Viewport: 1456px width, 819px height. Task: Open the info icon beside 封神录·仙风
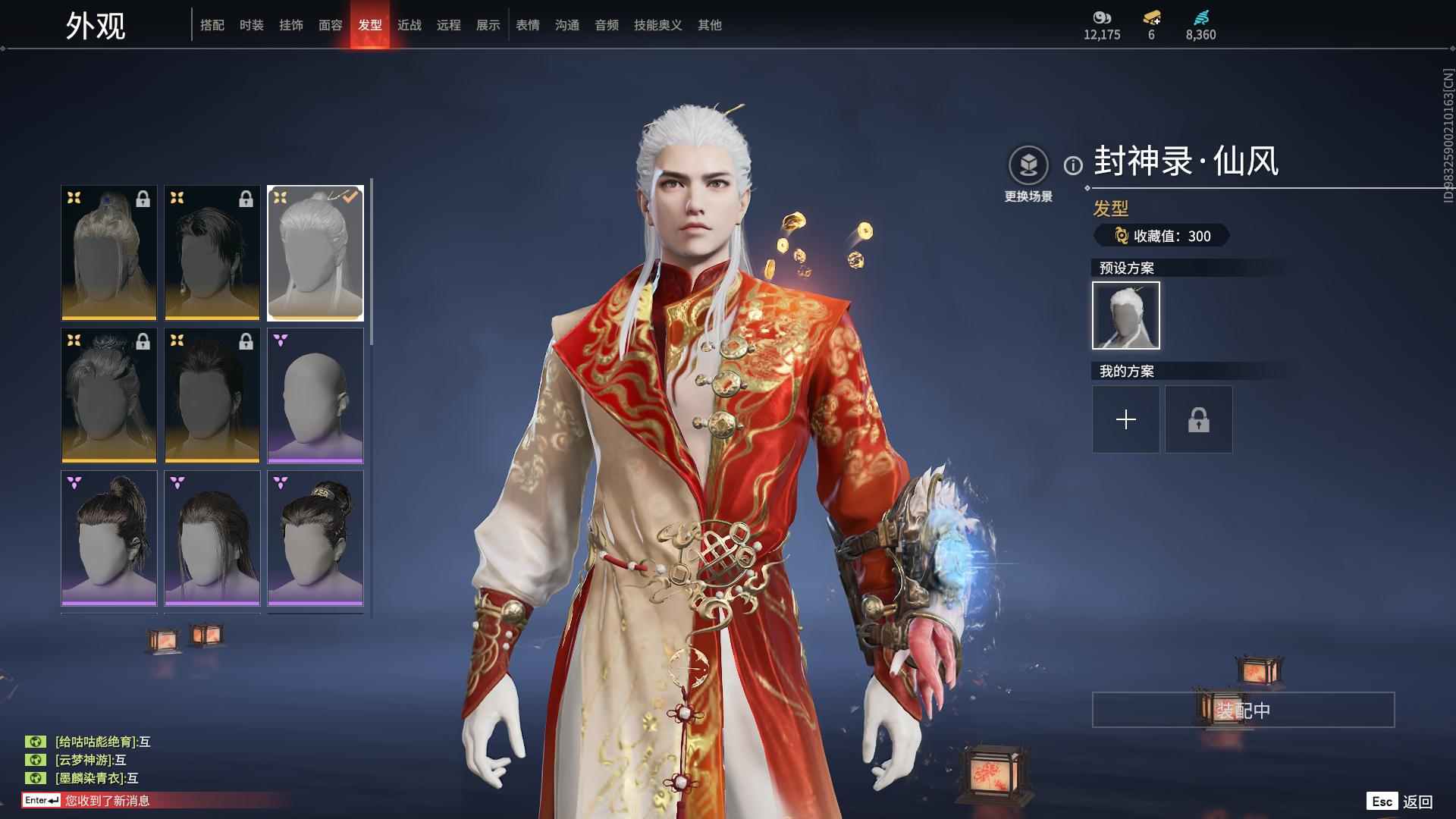[1073, 165]
